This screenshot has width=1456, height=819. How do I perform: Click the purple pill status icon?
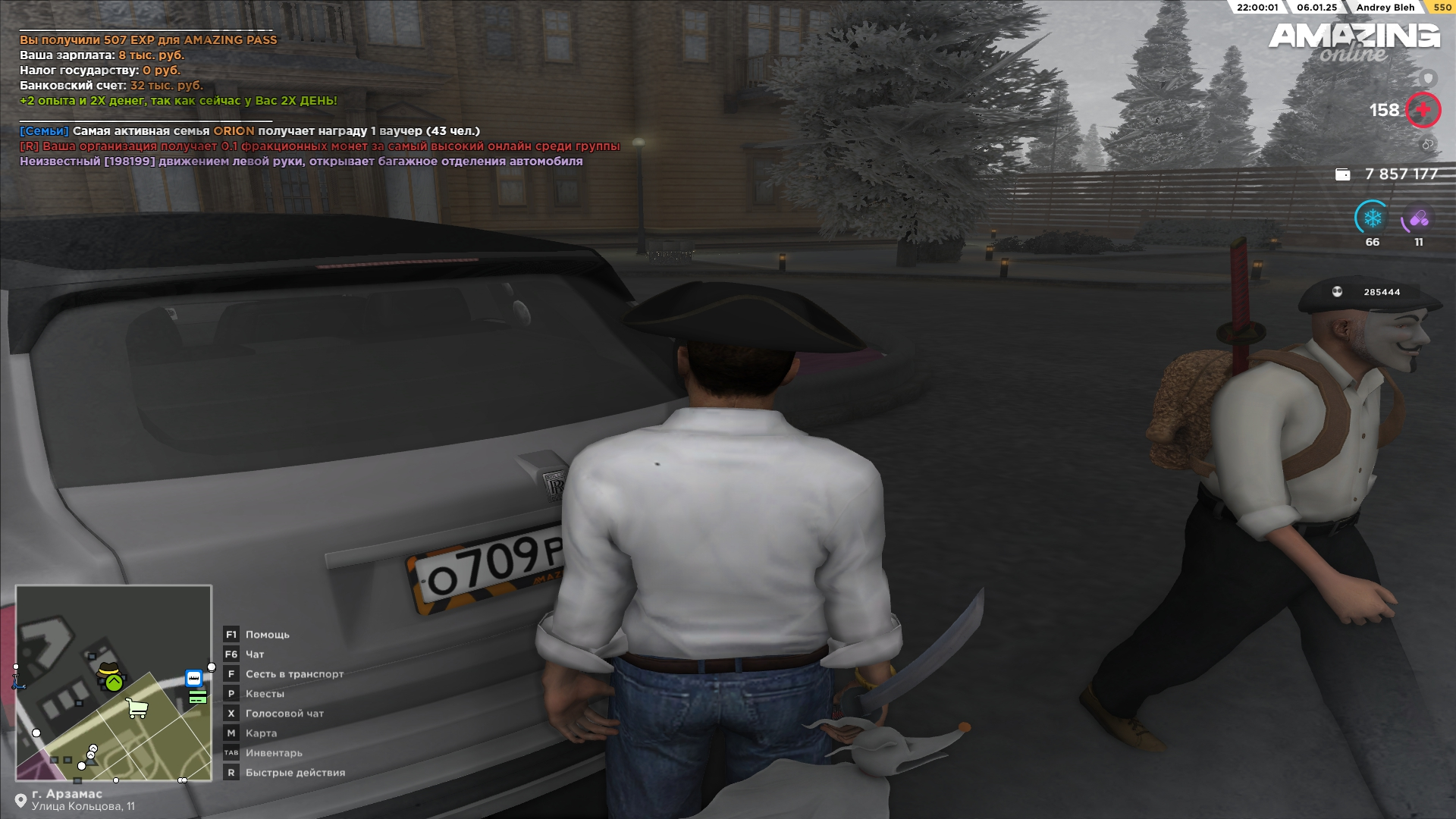click(1418, 219)
